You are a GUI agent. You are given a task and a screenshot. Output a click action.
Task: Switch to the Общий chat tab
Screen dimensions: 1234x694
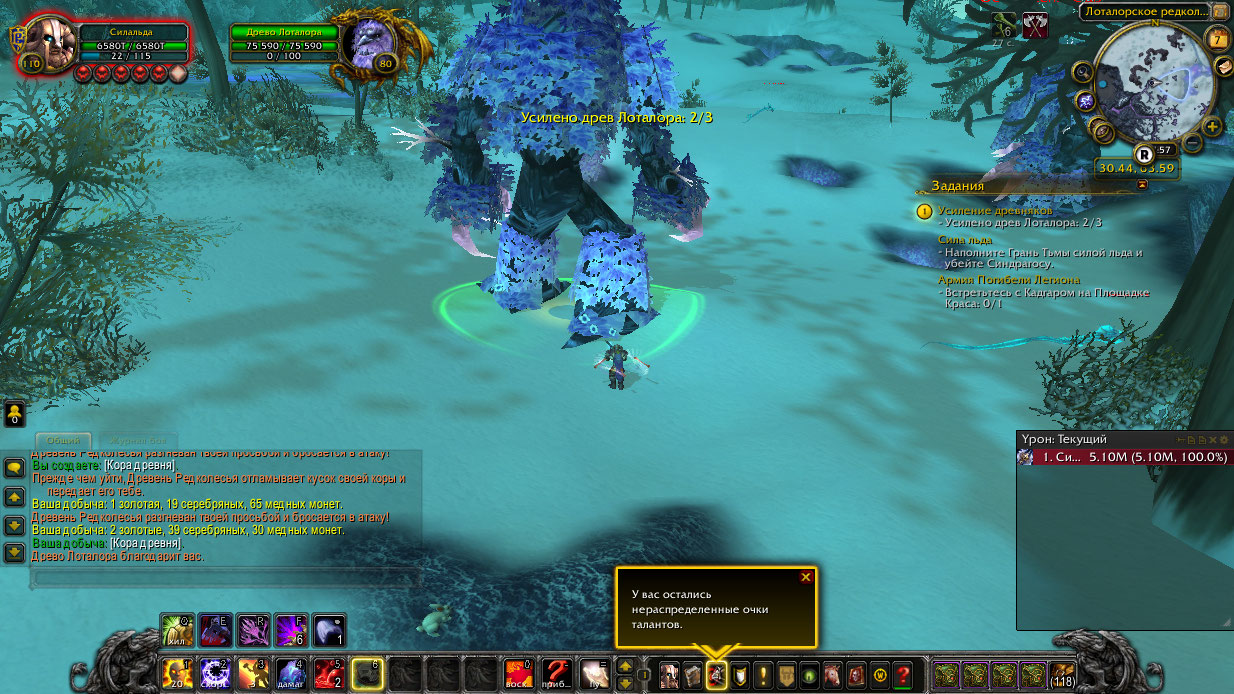(x=63, y=440)
